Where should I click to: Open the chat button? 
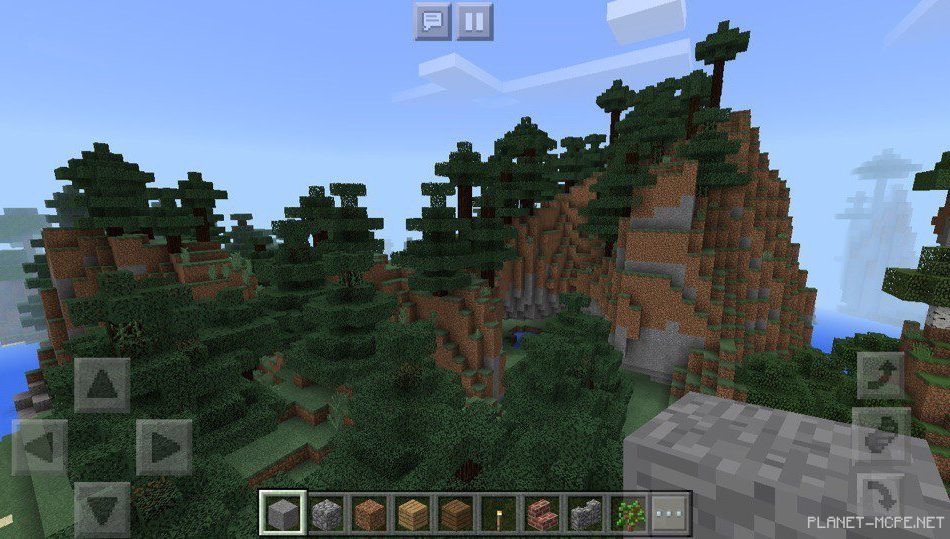click(433, 21)
